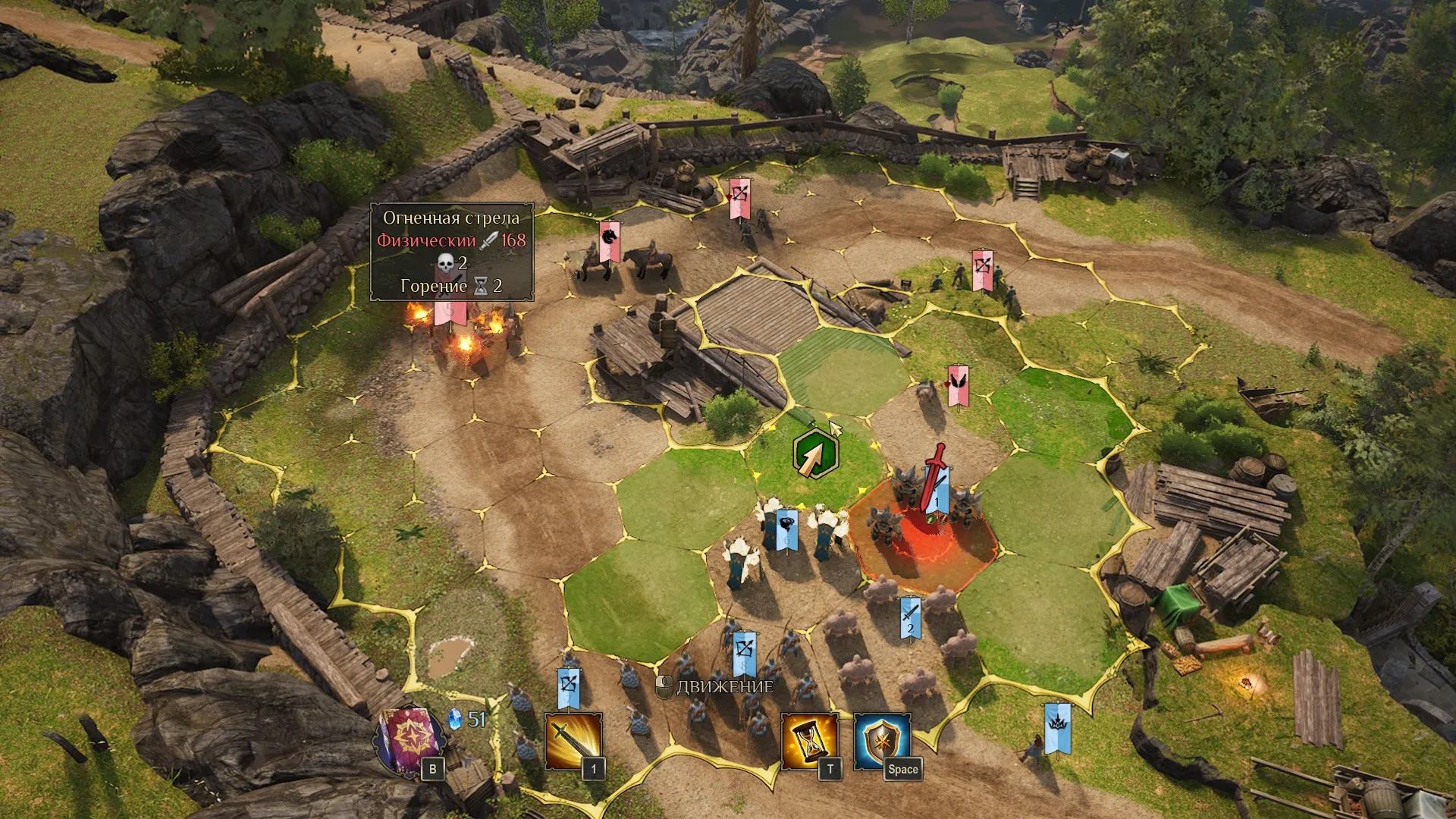Use the shield defend action
Screen dimensions: 1456x819
pyautogui.click(x=882, y=741)
